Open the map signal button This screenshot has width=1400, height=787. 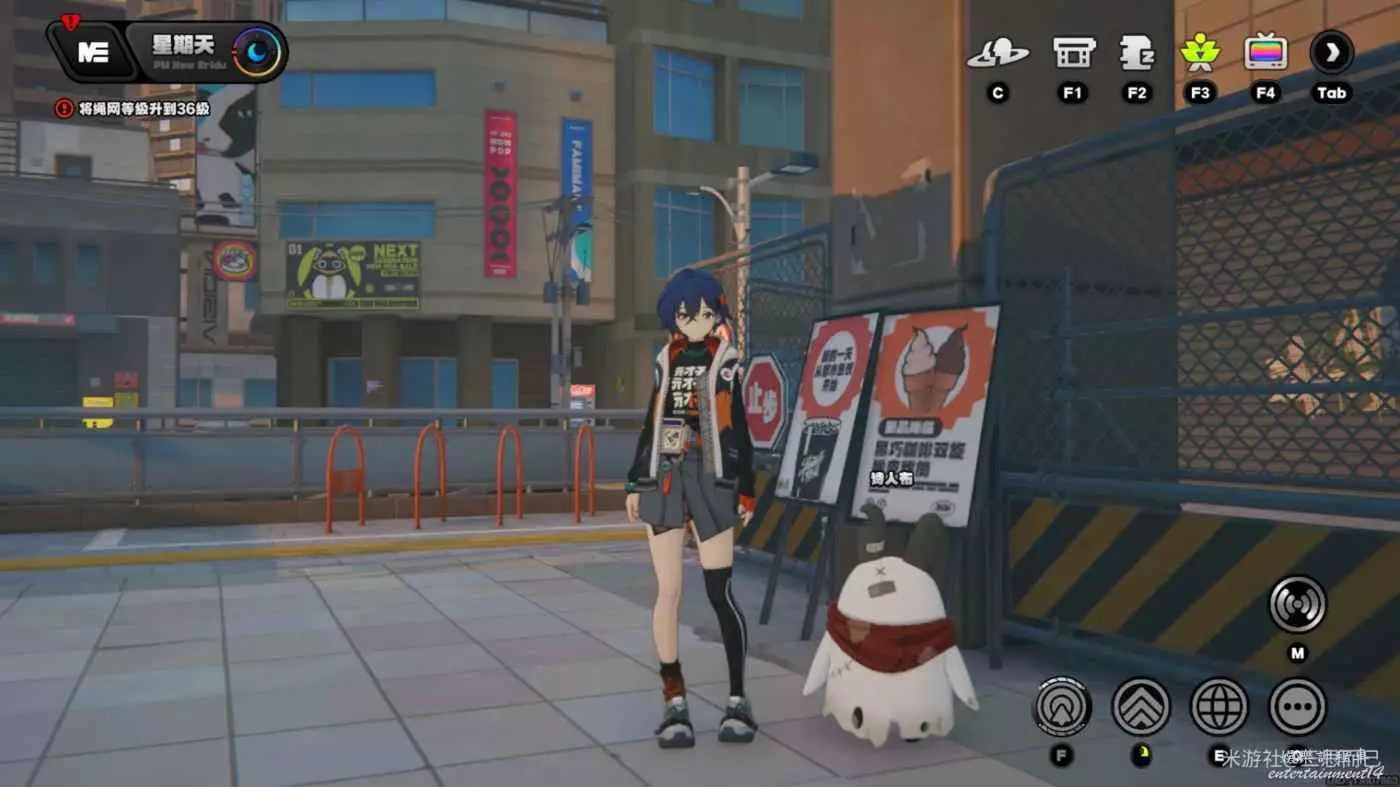pos(1297,604)
